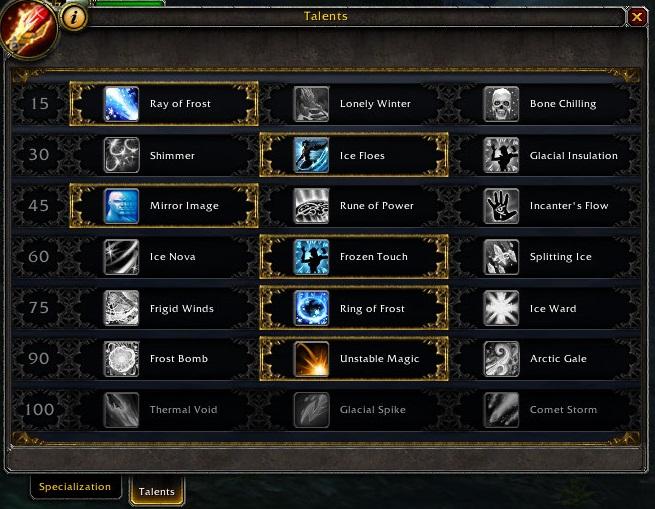Pick the Lonely Winter talent
The width and height of the screenshot is (655, 509).
click(x=354, y=104)
